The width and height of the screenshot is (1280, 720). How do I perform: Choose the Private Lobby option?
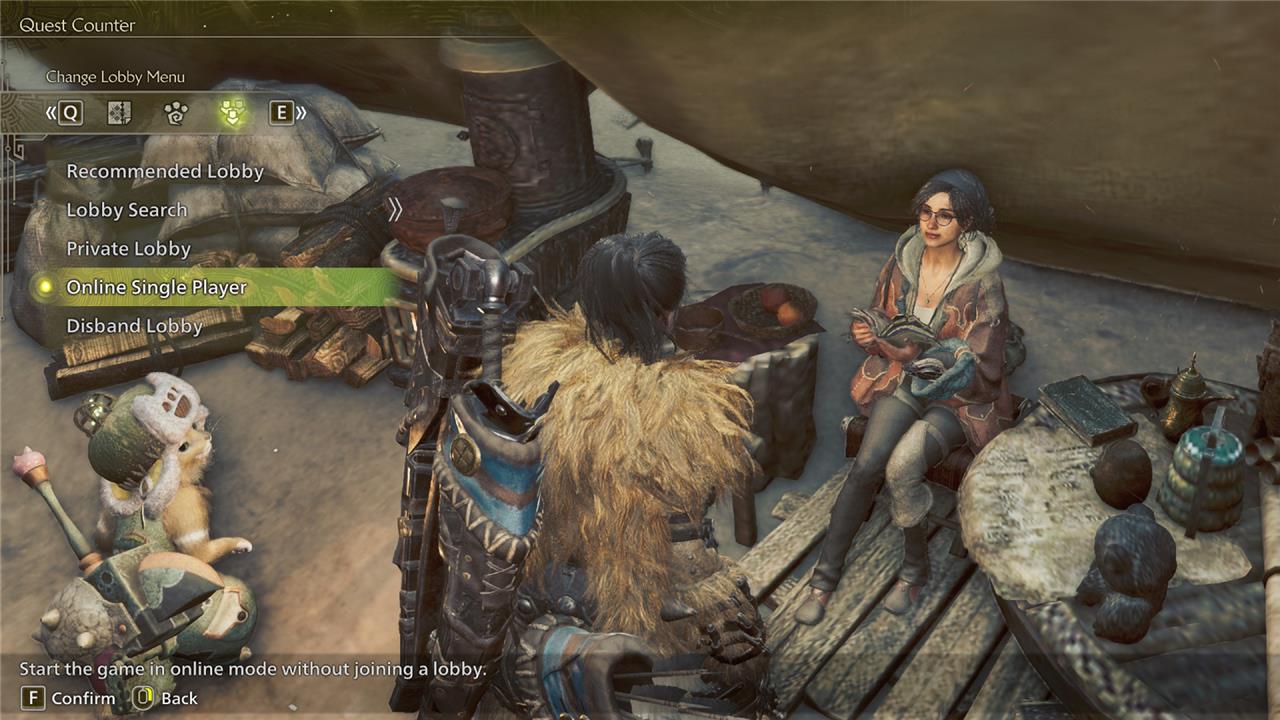(x=128, y=249)
